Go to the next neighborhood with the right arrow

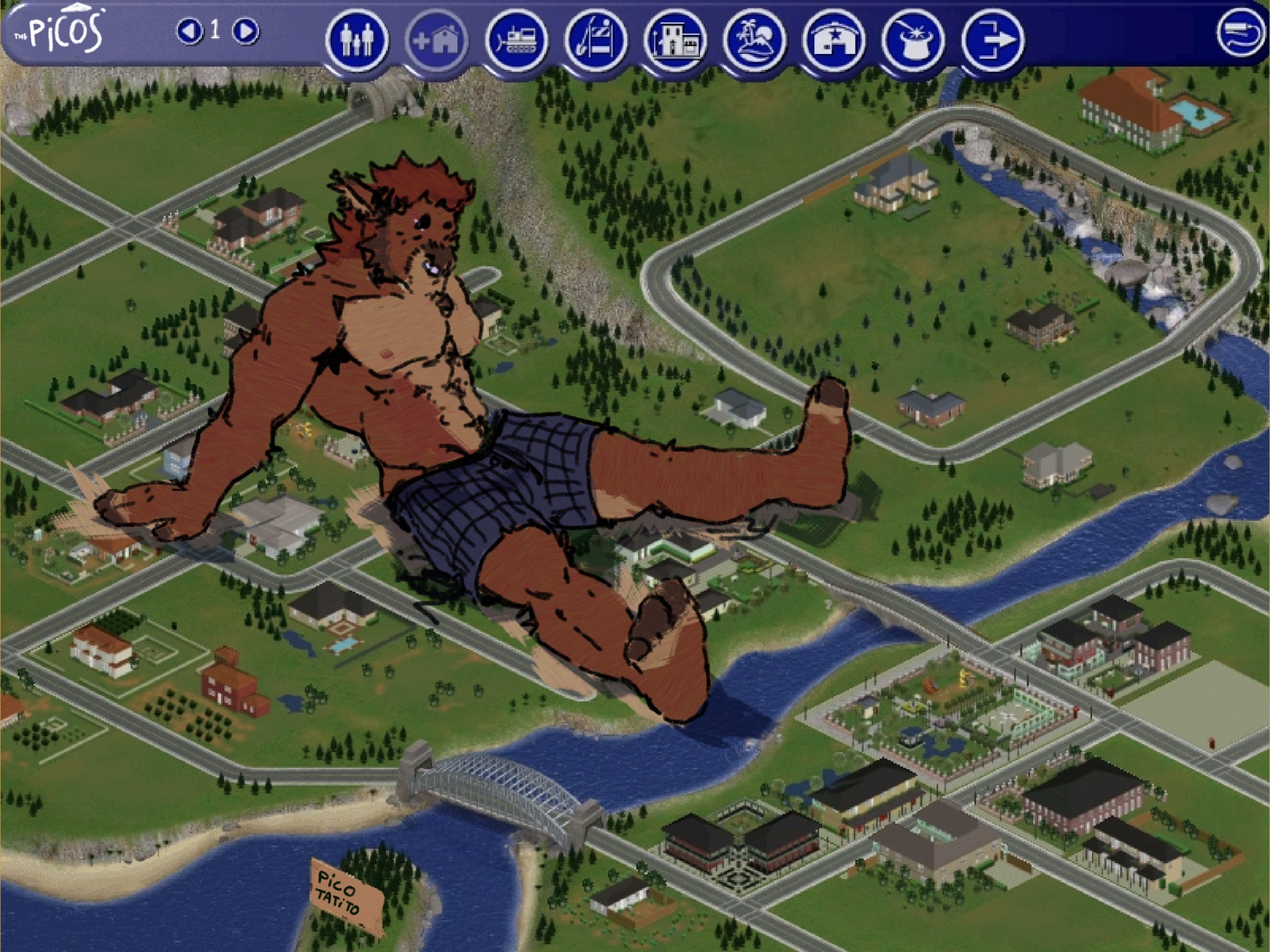(246, 30)
